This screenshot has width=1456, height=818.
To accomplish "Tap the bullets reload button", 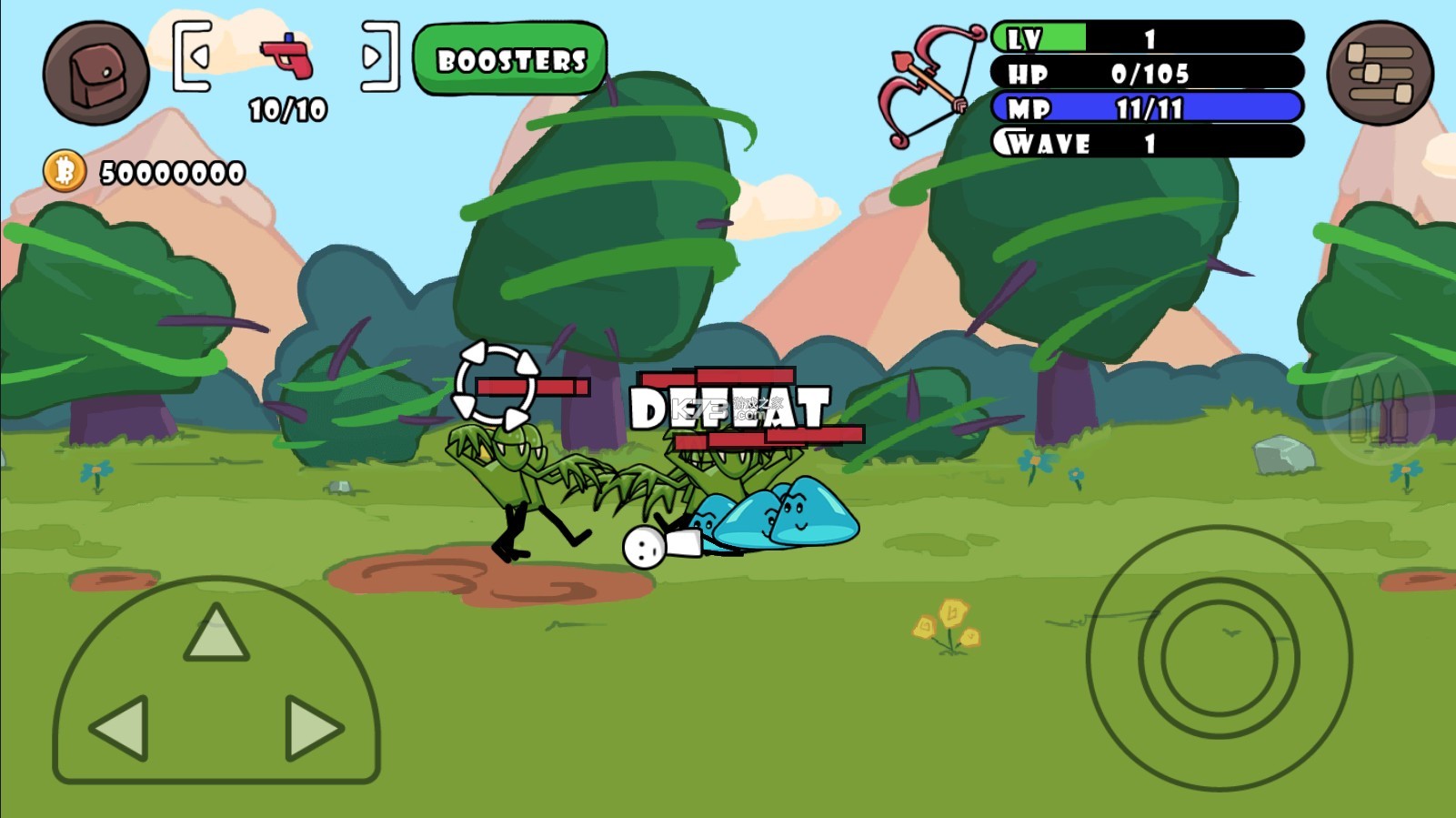I will tap(1378, 409).
